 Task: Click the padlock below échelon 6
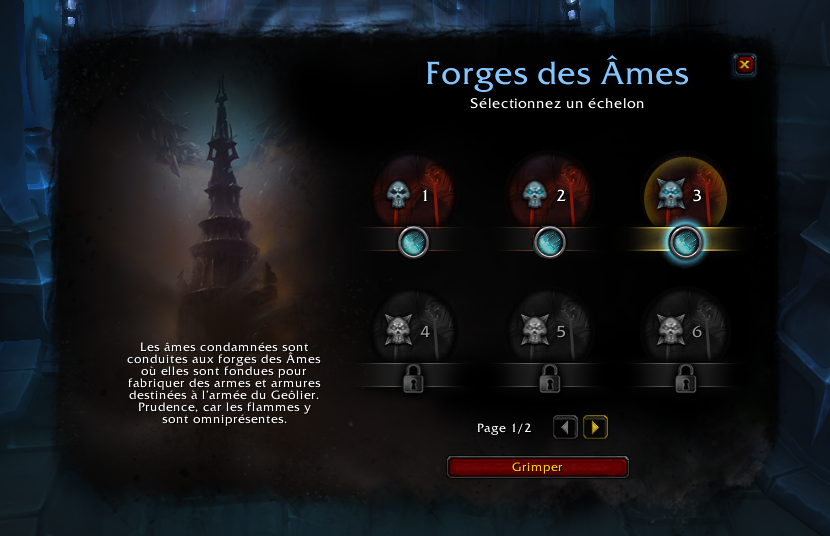685,379
